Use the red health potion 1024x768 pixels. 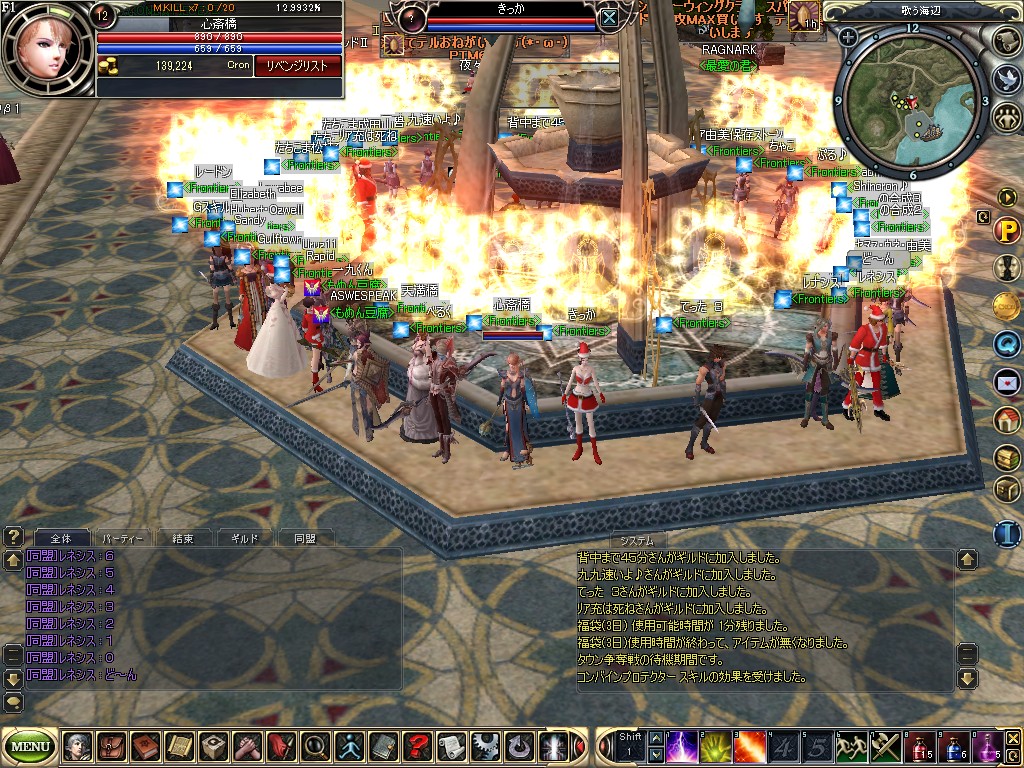pyautogui.click(x=921, y=746)
